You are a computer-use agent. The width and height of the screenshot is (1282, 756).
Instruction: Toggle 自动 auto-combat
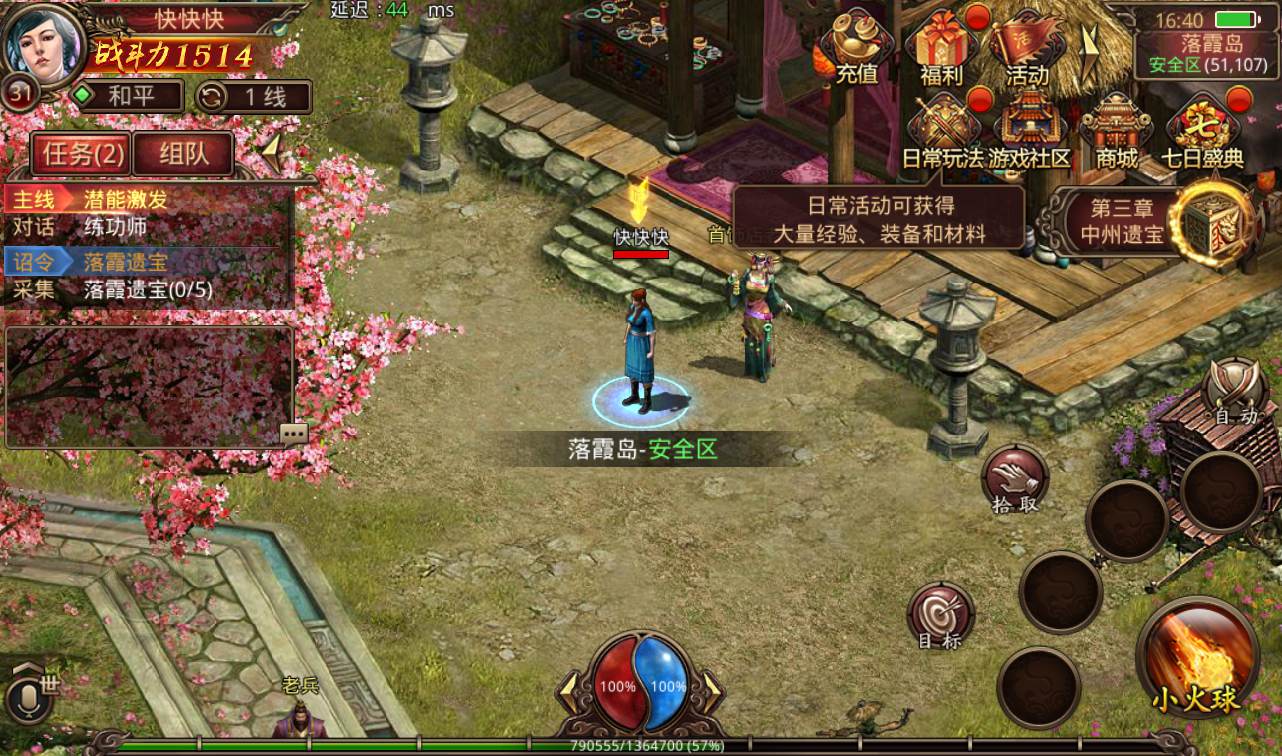[1235, 392]
